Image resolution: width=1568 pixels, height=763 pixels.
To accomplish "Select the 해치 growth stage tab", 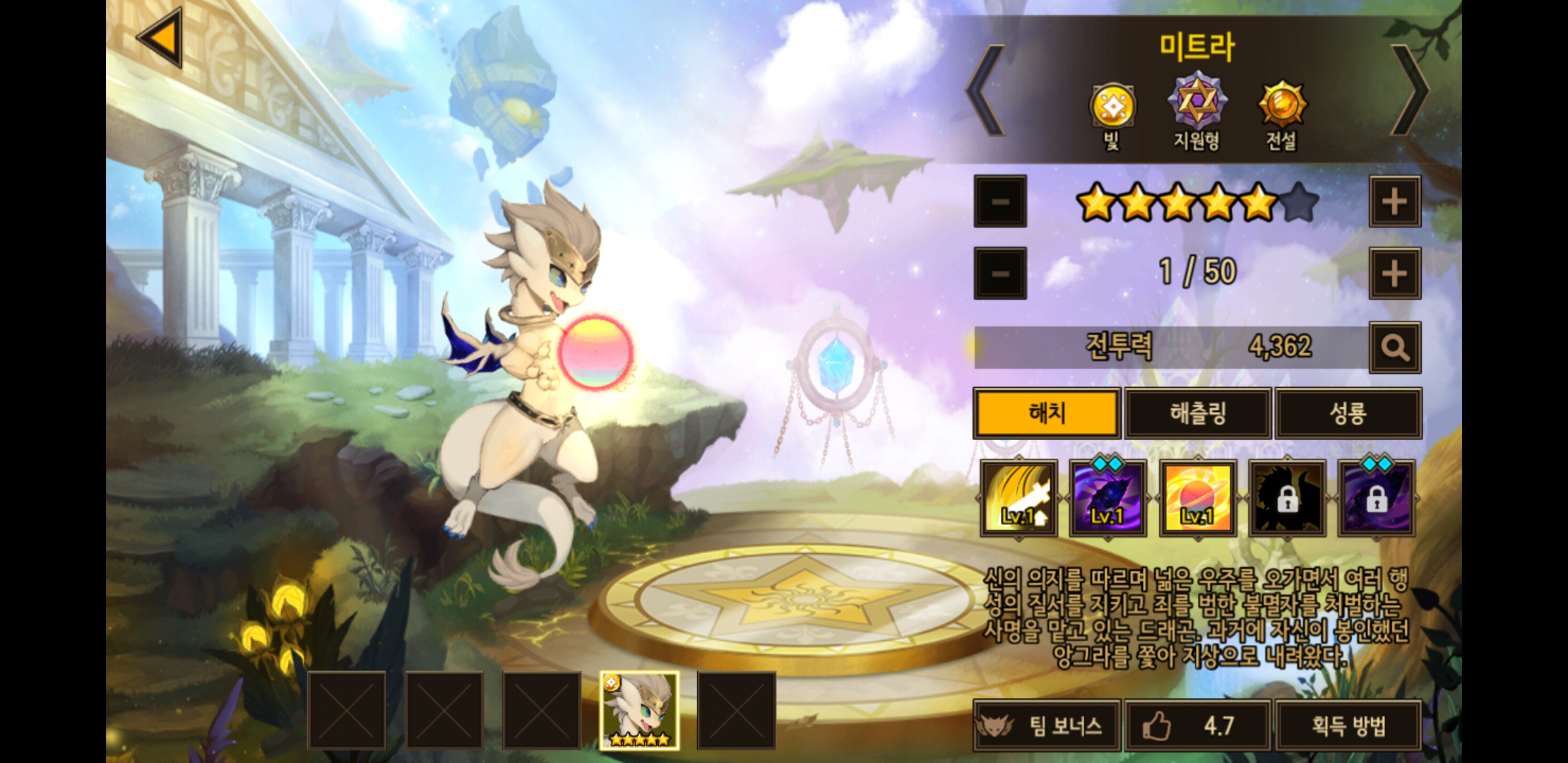I will (1047, 413).
